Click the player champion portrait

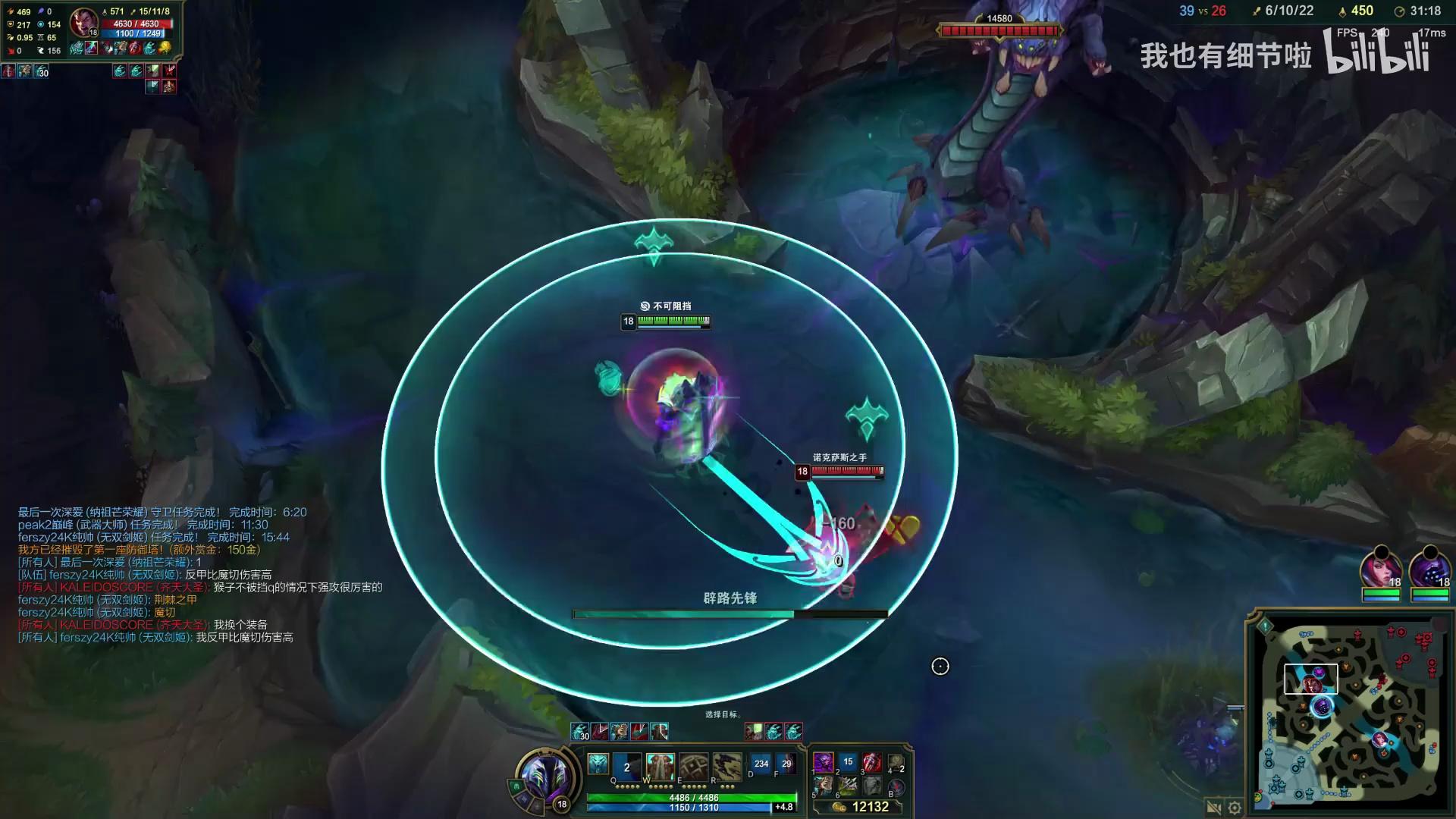[x=544, y=777]
